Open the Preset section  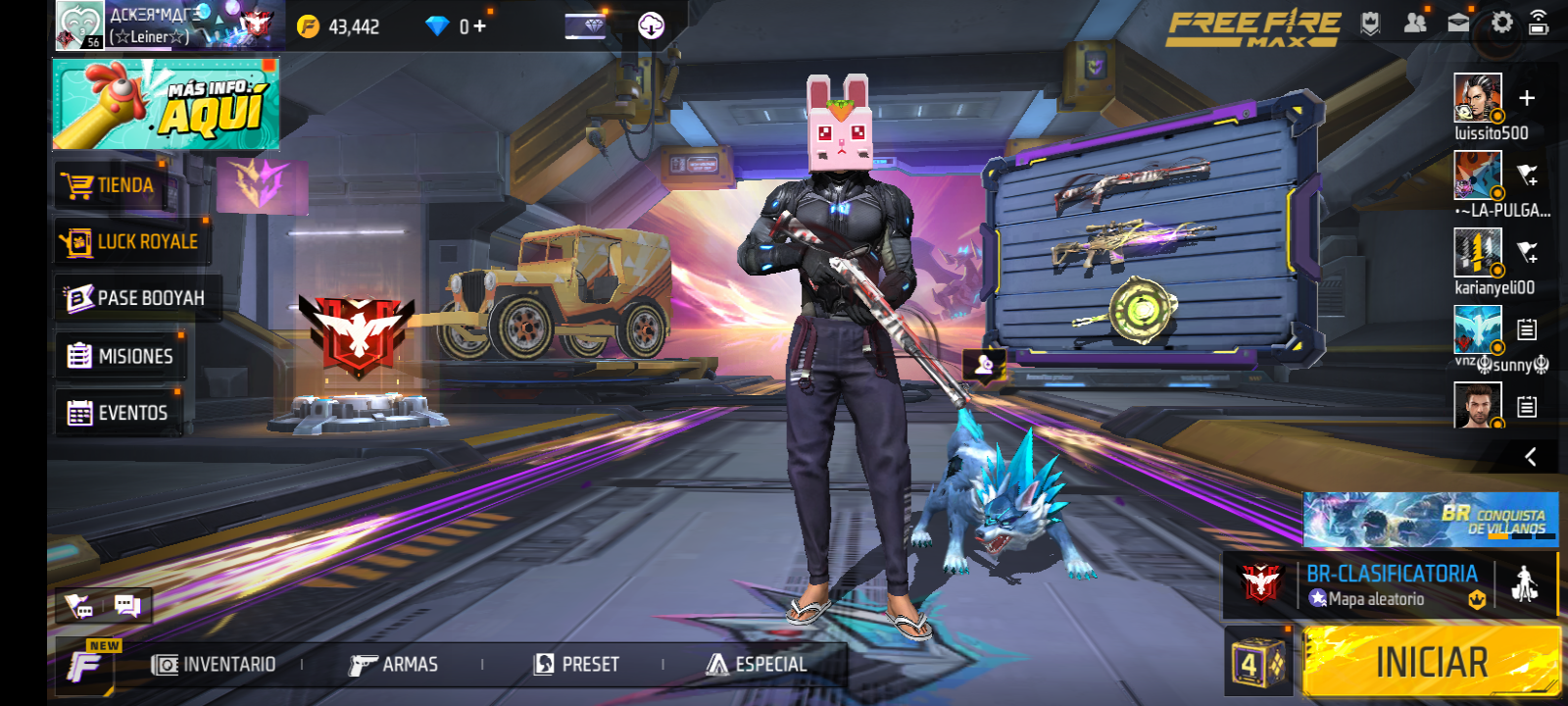pos(576,665)
